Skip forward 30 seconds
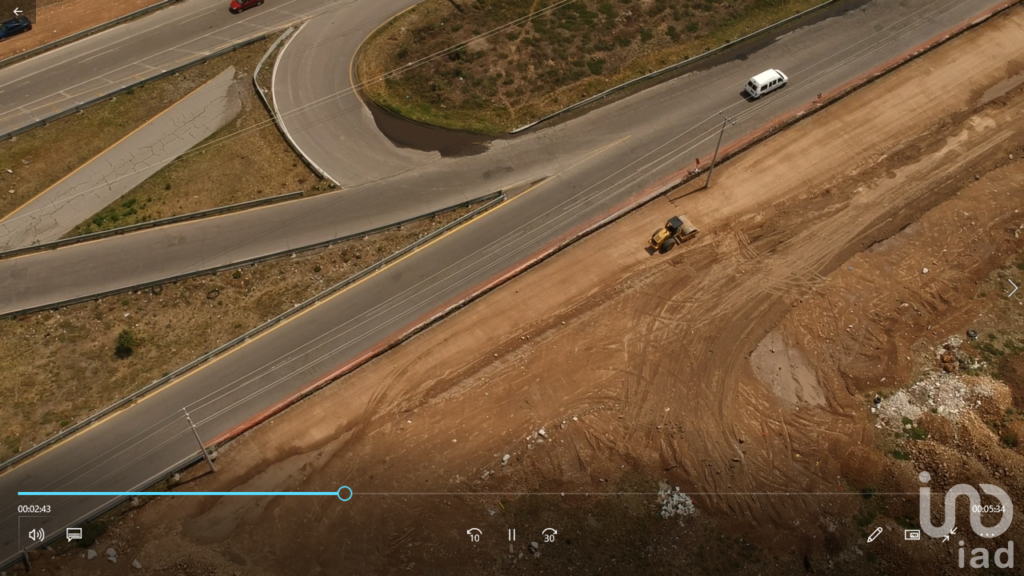The height and width of the screenshot is (576, 1024). tap(549, 535)
